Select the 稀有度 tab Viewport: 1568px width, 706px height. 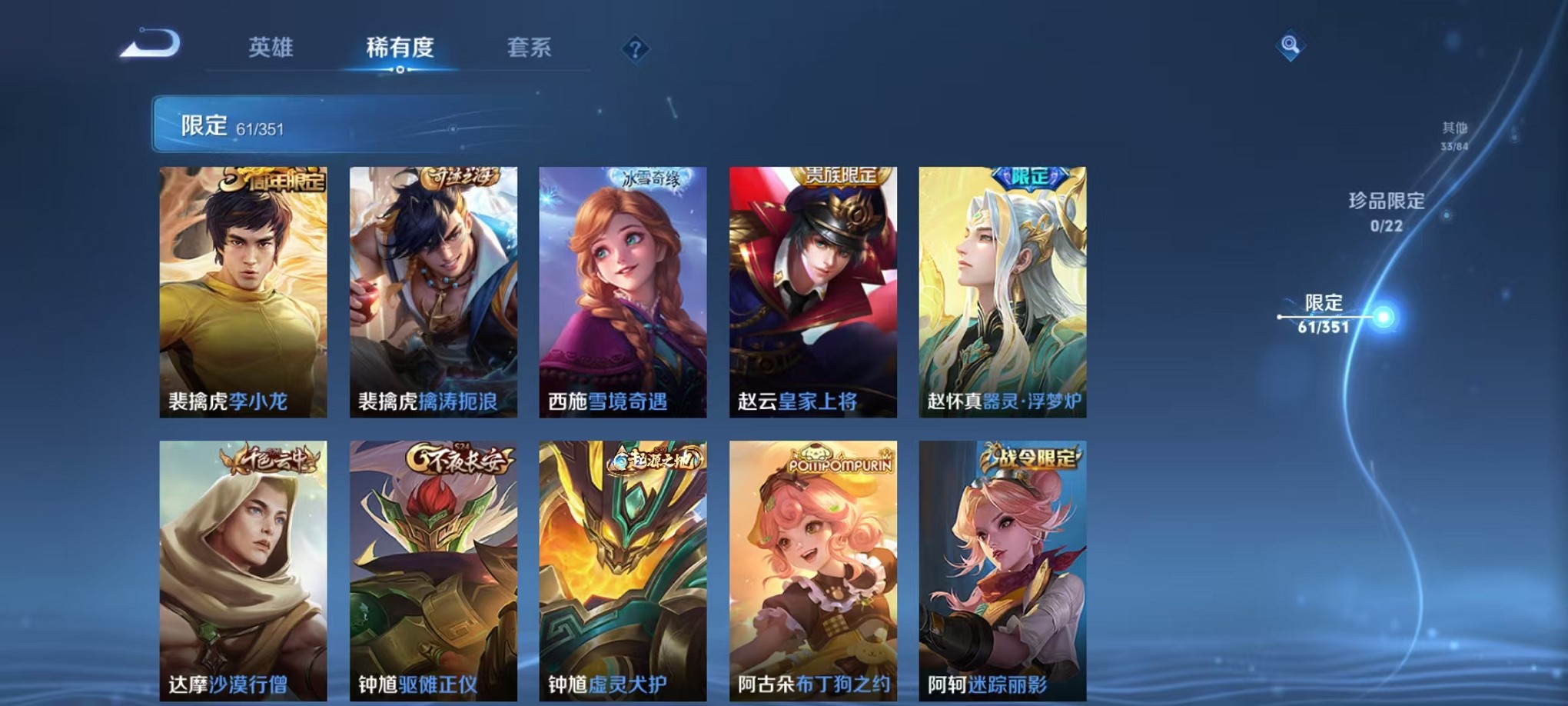[400, 48]
